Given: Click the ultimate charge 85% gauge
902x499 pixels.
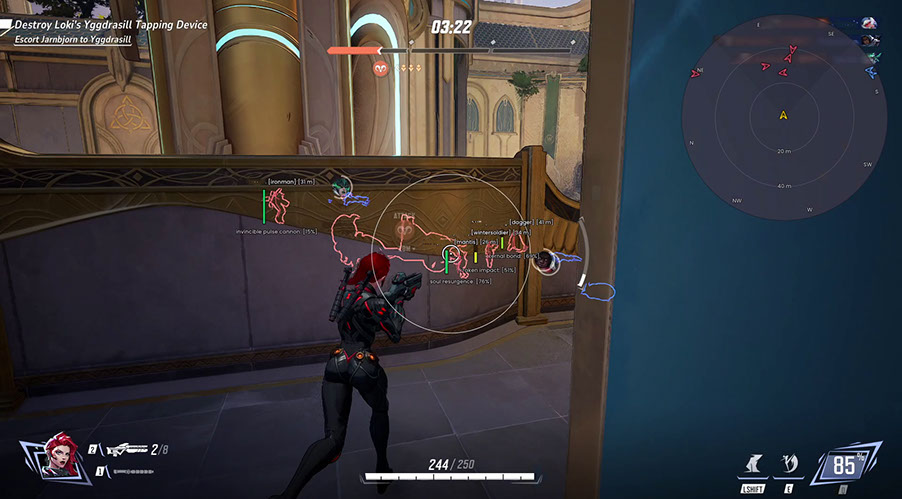Looking at the screenshot, I should (846, 465).
